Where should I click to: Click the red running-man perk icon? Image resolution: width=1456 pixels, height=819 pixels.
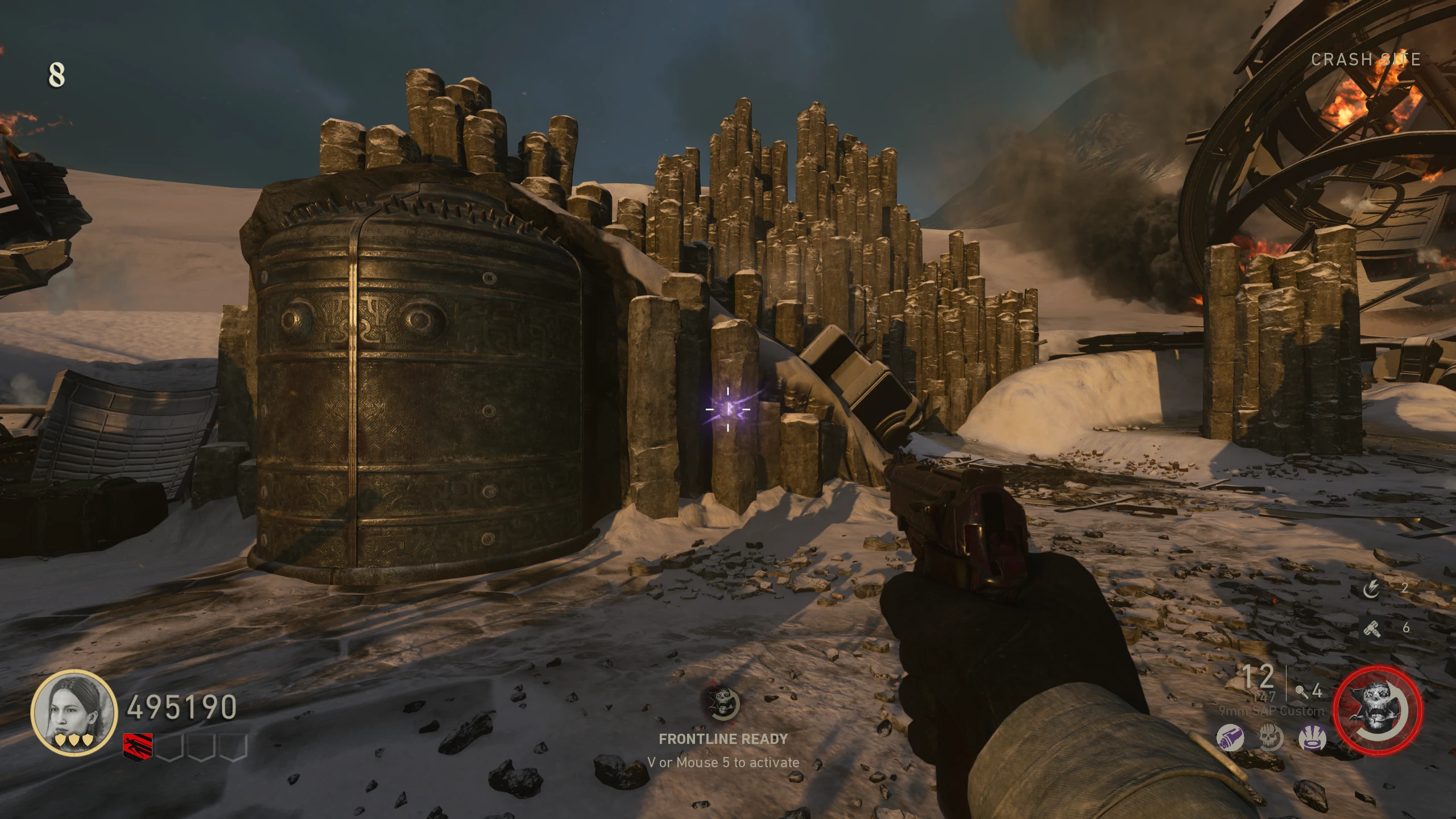pos(138,747)
